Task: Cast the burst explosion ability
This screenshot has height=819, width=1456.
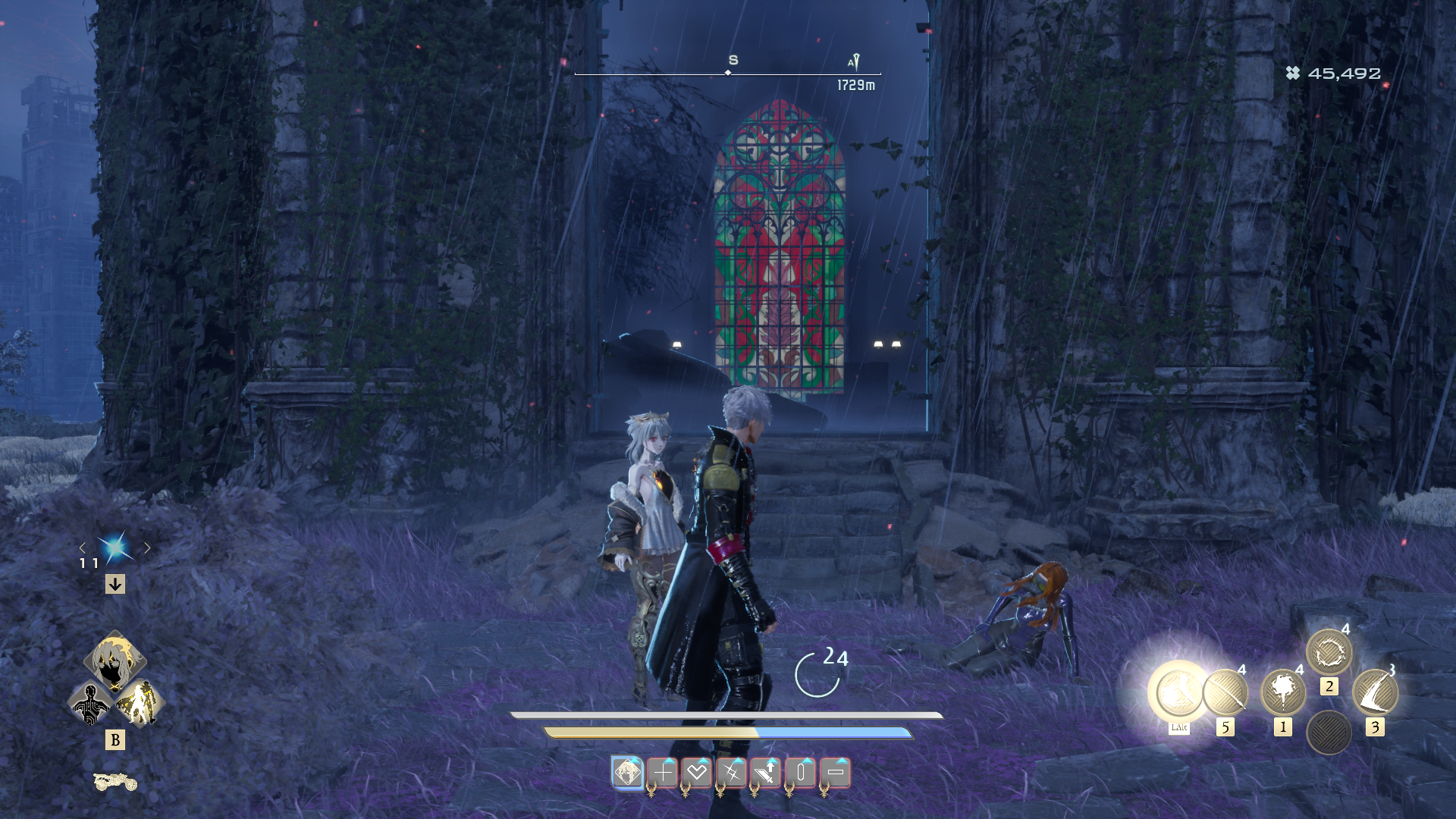Action: [1282, 692]
